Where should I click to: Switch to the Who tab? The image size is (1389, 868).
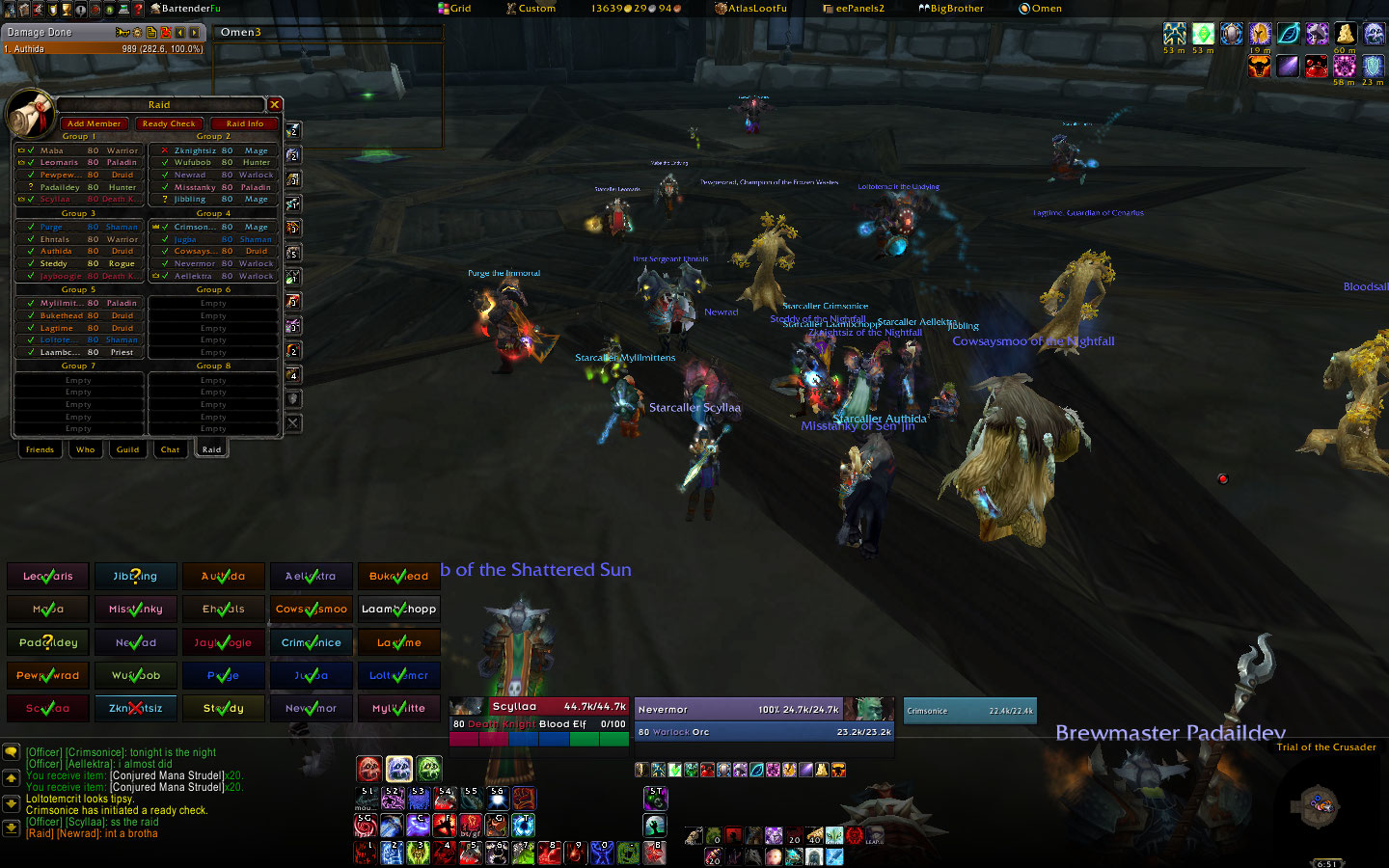pyautogui.click(x=86, y=449)
